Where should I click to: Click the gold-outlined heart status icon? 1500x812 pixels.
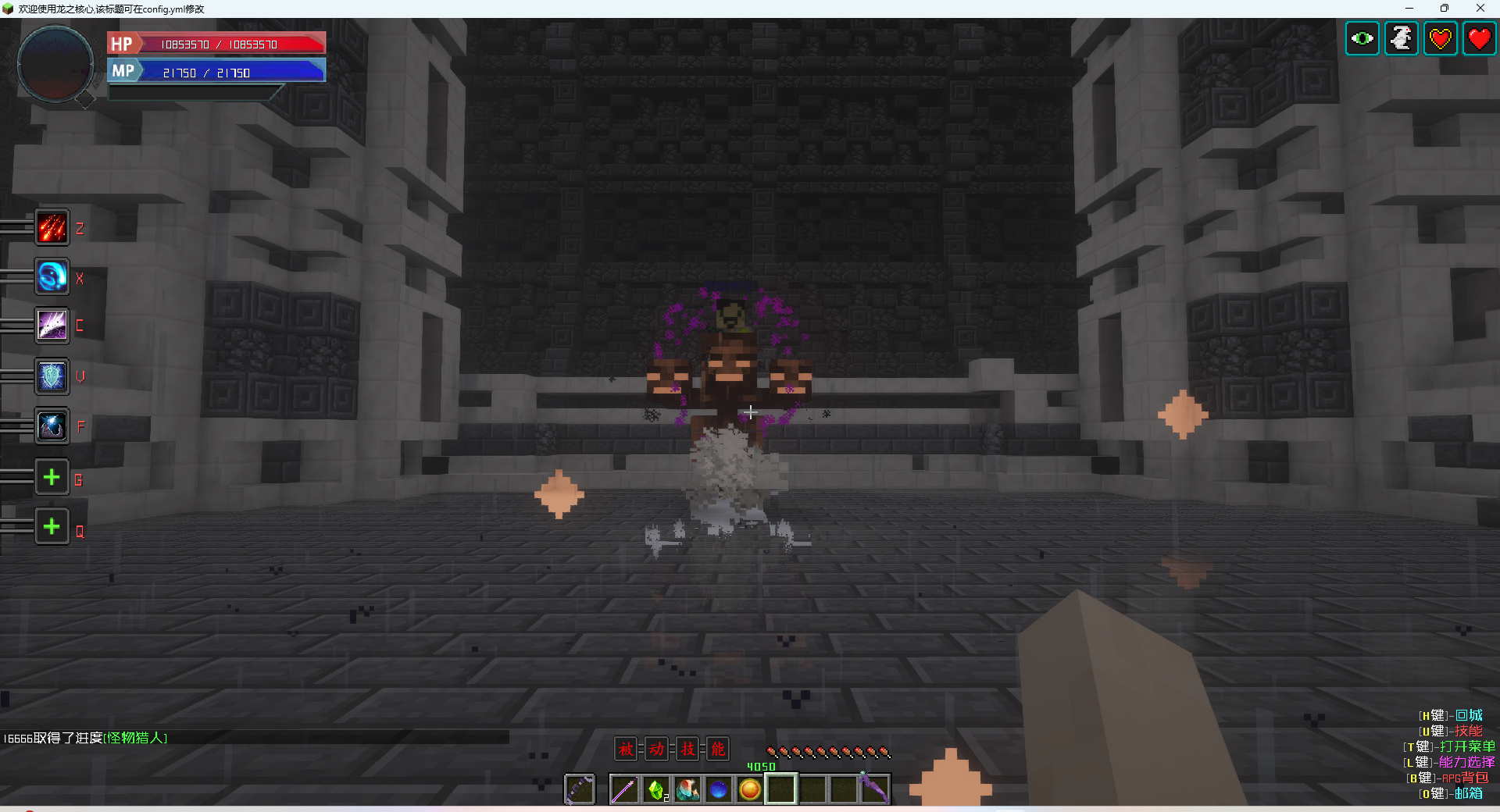(1441, 38)
